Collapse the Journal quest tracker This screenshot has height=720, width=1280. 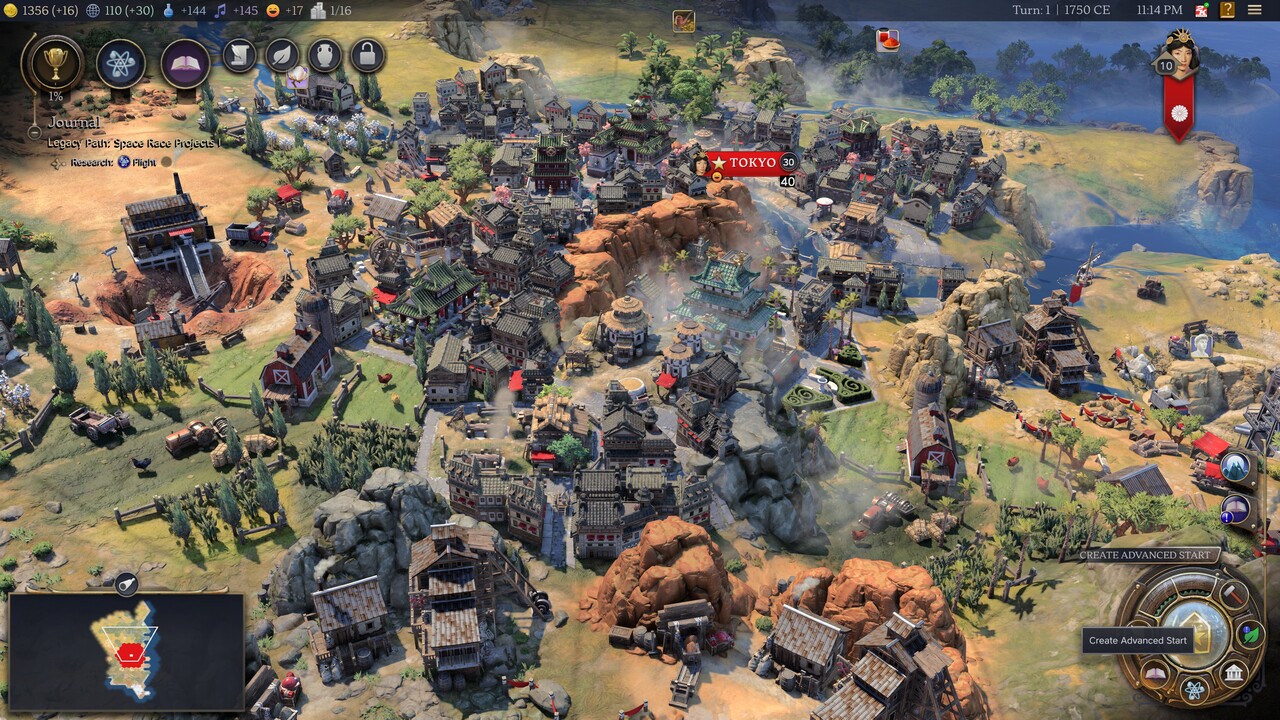click(34, 131)
